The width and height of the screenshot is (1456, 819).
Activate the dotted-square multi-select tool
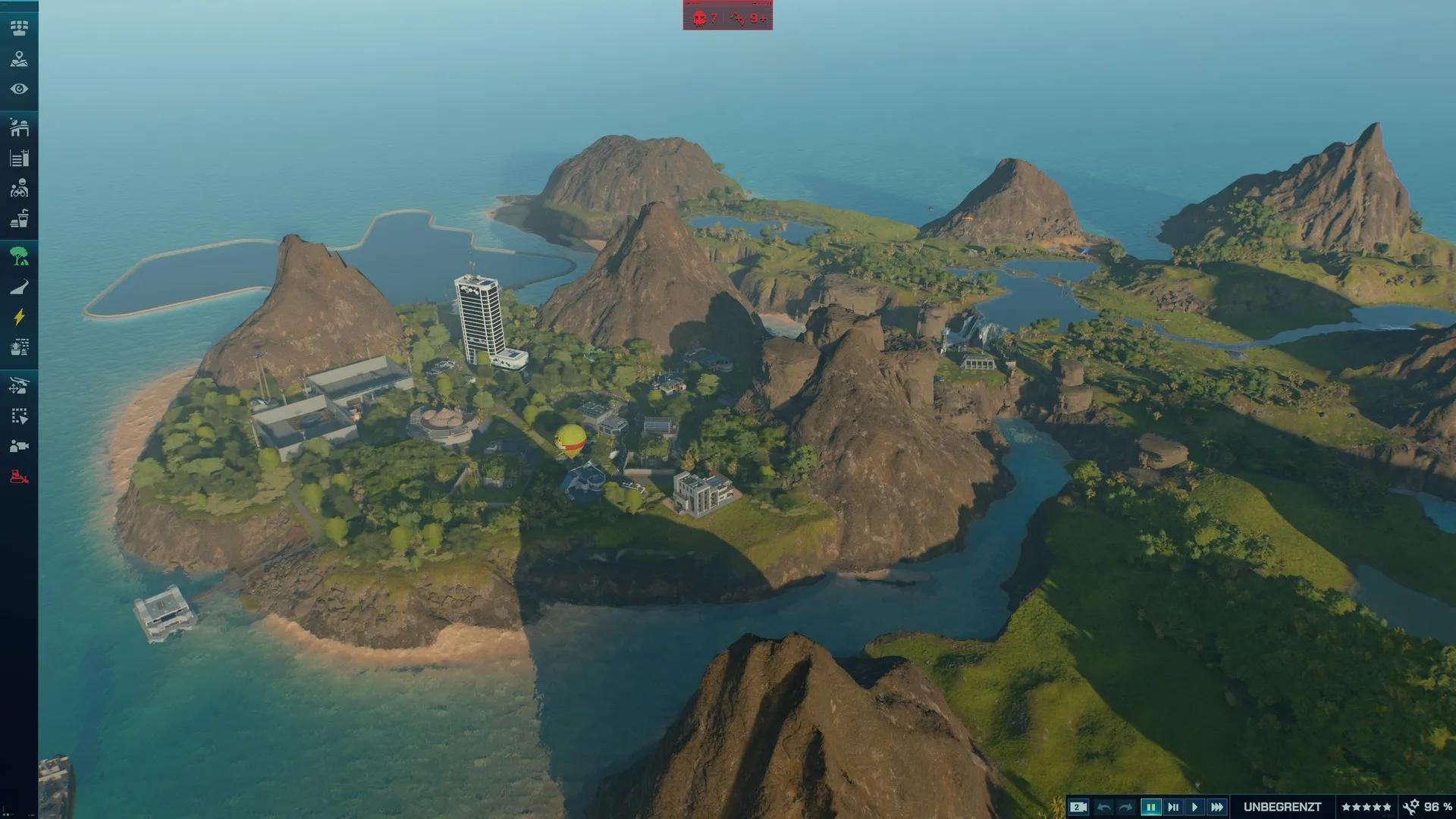(x=19, y=416)
